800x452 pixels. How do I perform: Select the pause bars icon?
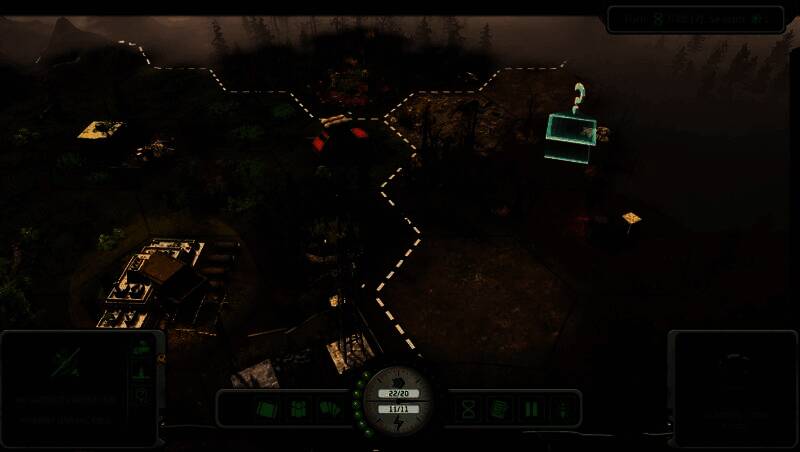coord(531,408)
